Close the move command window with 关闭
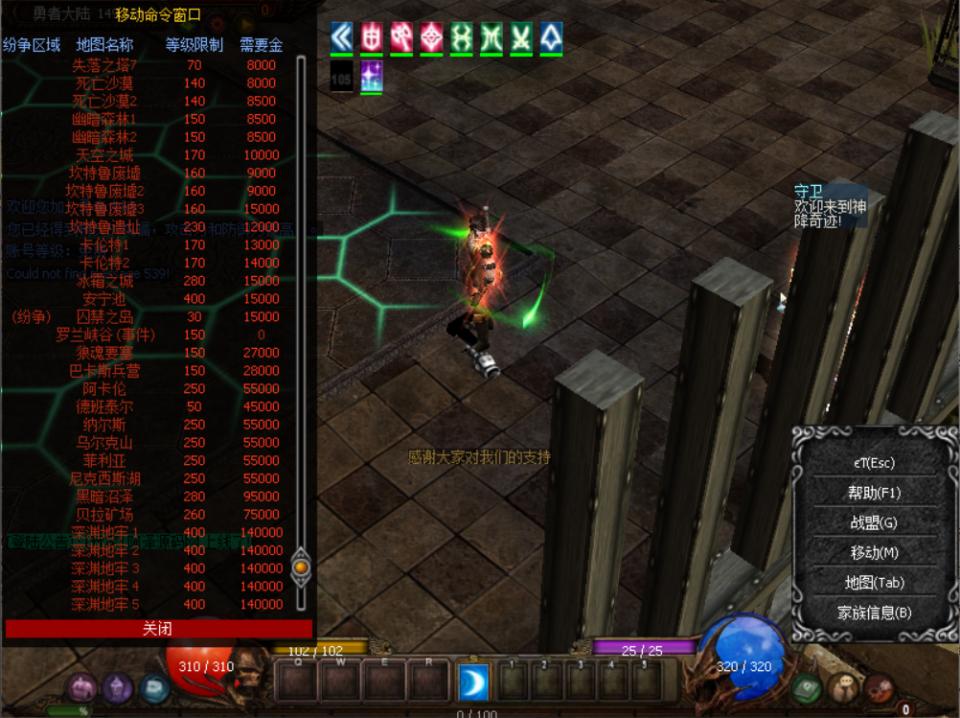The height and width of the screenshot is (718, 960). [x=158, y=629]
